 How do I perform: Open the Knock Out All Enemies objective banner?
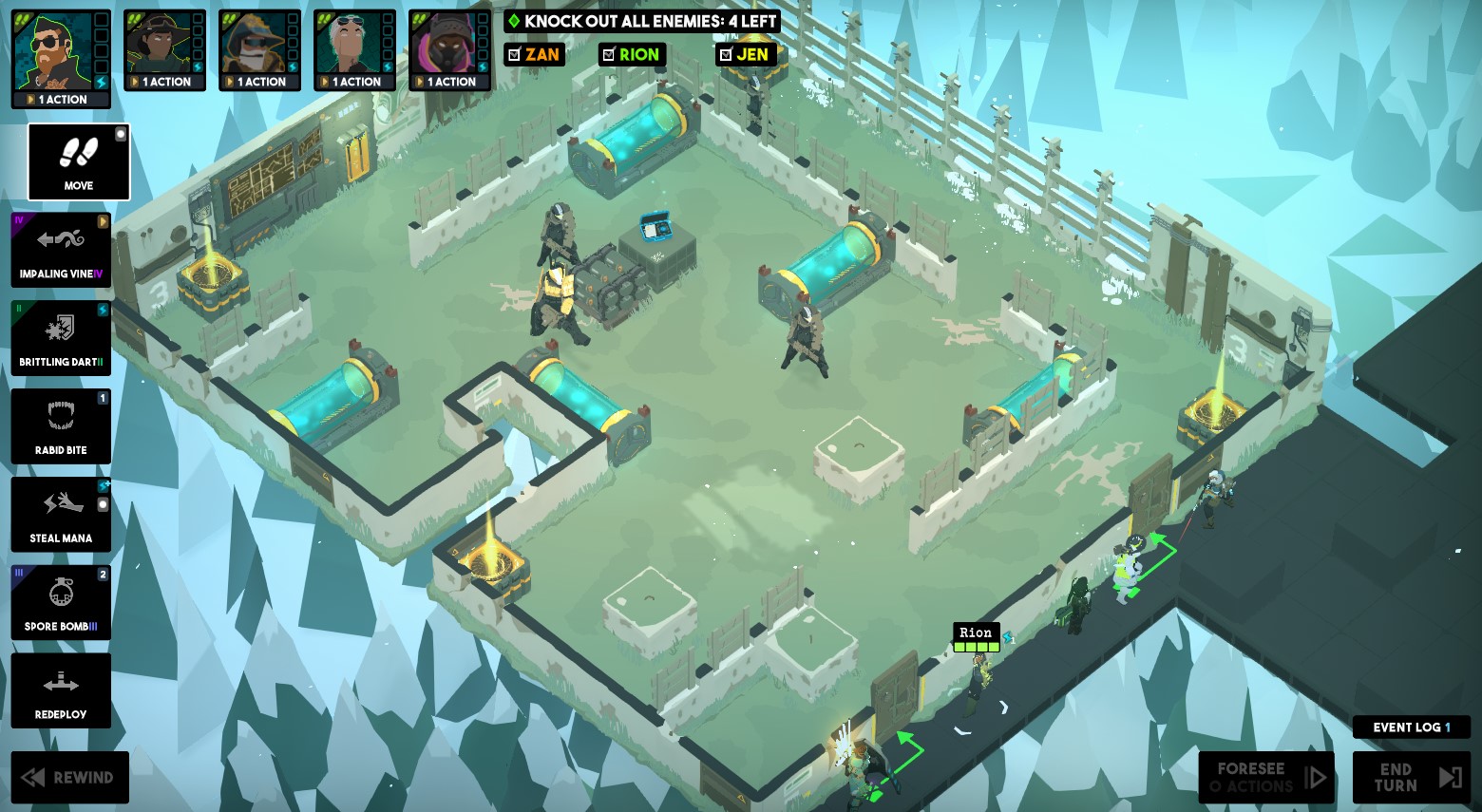pyautogui.click(x=642, y=21)
